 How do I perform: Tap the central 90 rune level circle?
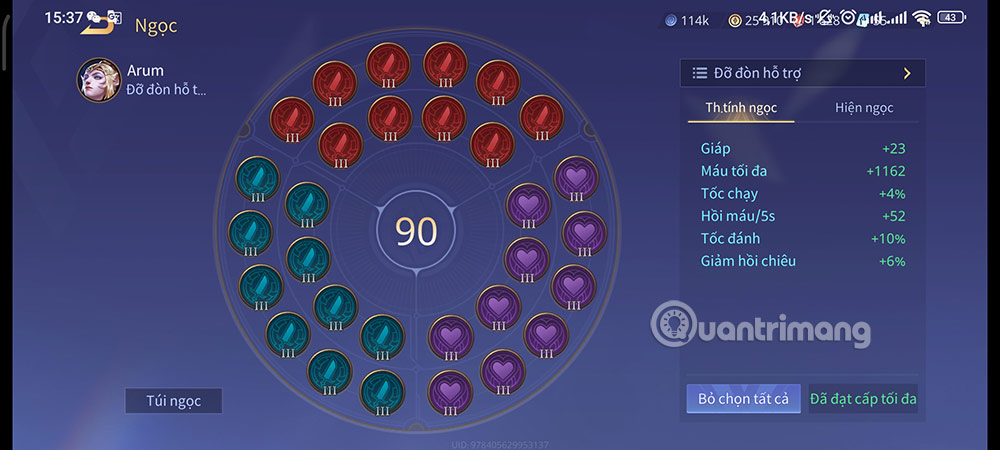click(416, 230)
